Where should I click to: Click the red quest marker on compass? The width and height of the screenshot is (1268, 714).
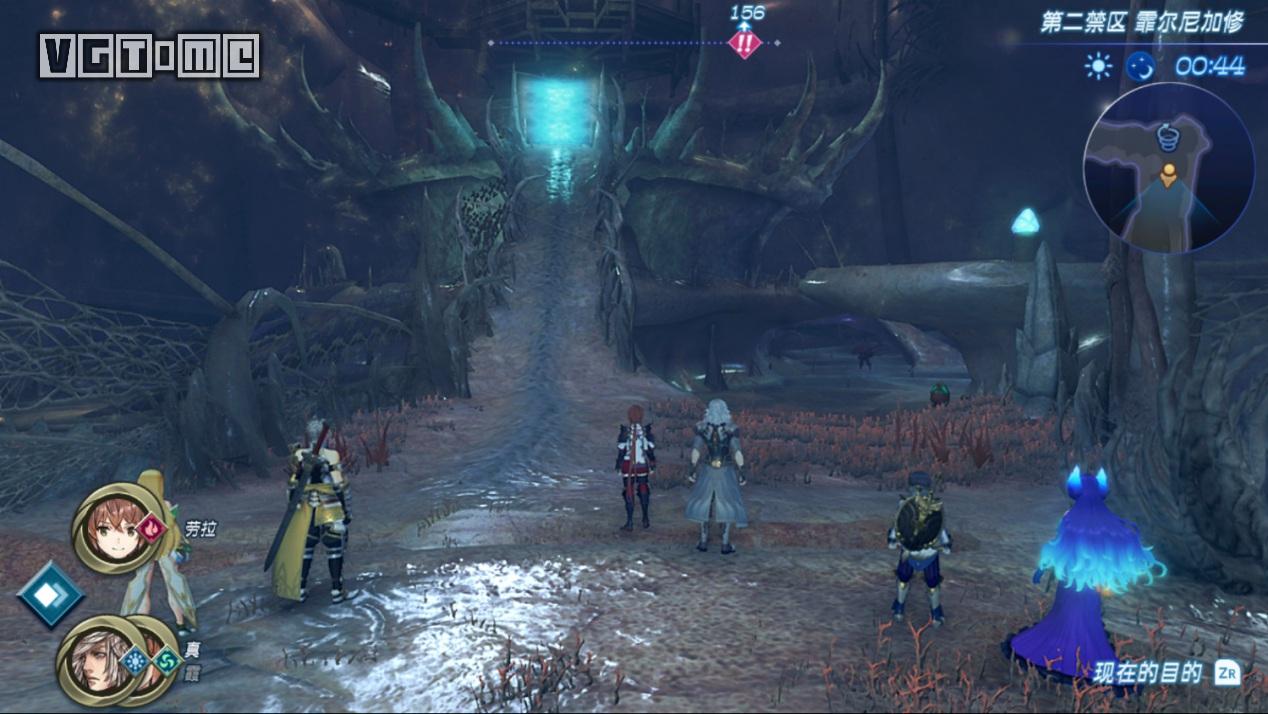click(x=744, y=43)
